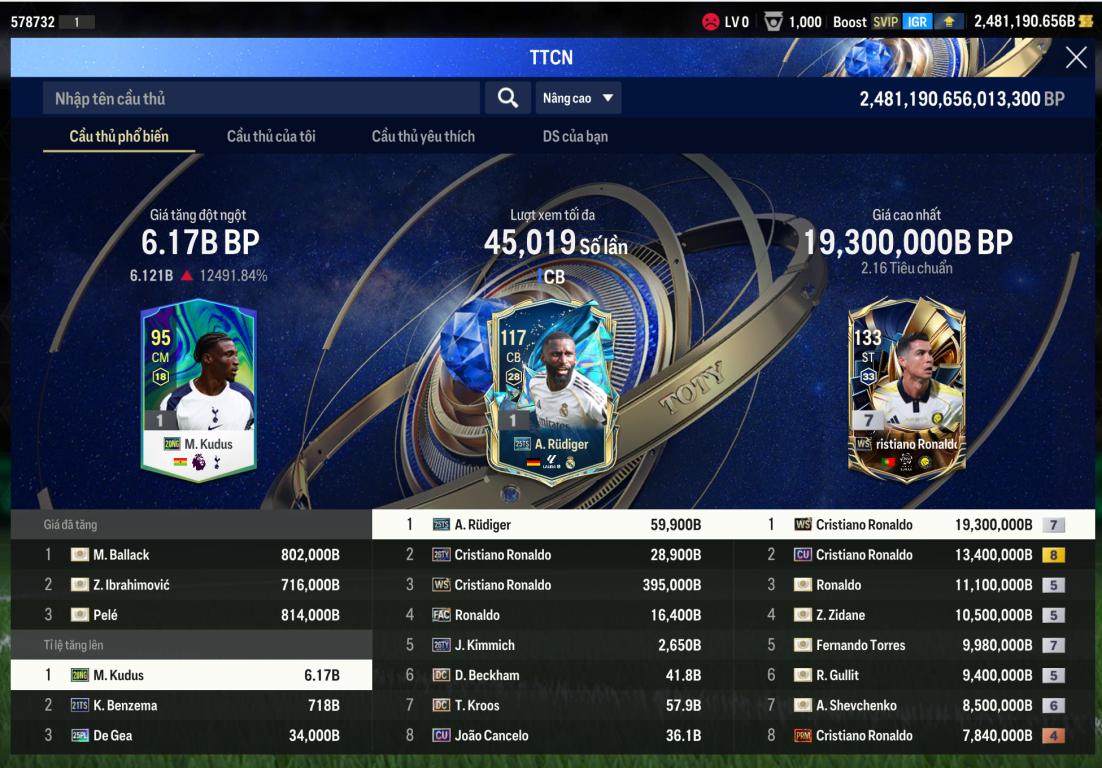
Task: Choose the 133 ST Cristiano Ronaldo card
Action: coord(906,388)
